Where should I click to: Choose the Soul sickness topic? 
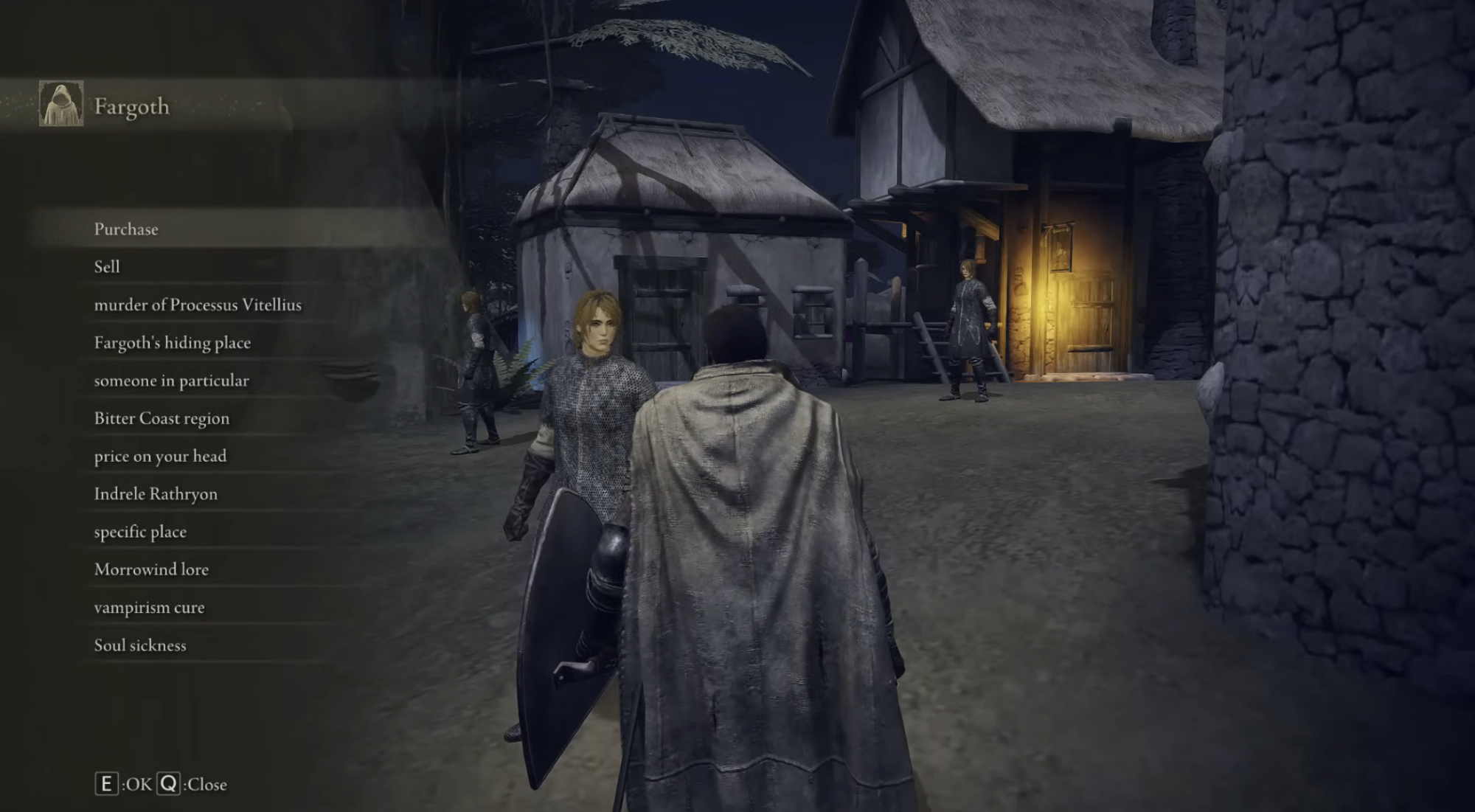click(140, 645)
